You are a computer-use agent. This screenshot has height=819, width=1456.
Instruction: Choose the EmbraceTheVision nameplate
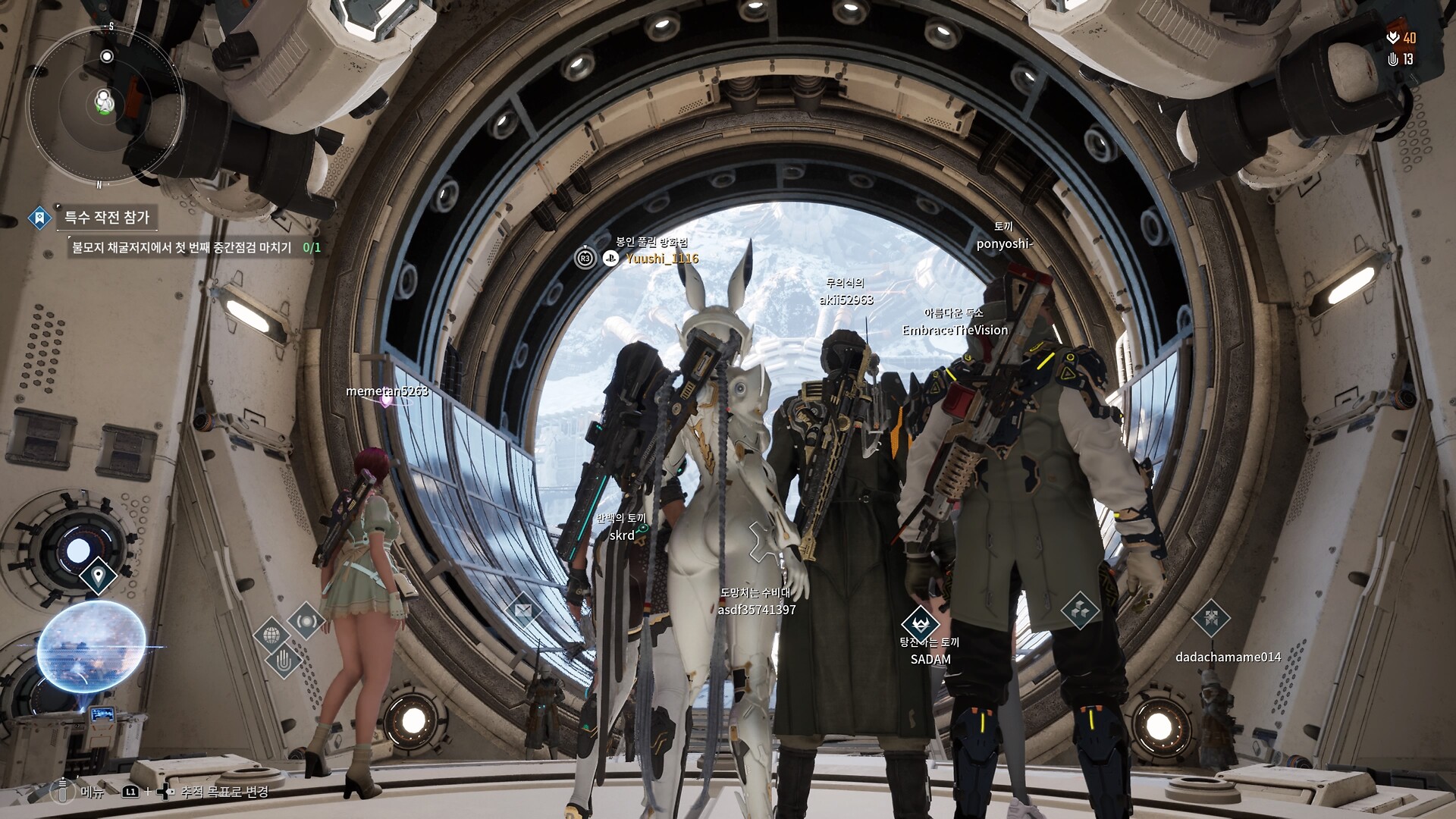tap(955, 331)
